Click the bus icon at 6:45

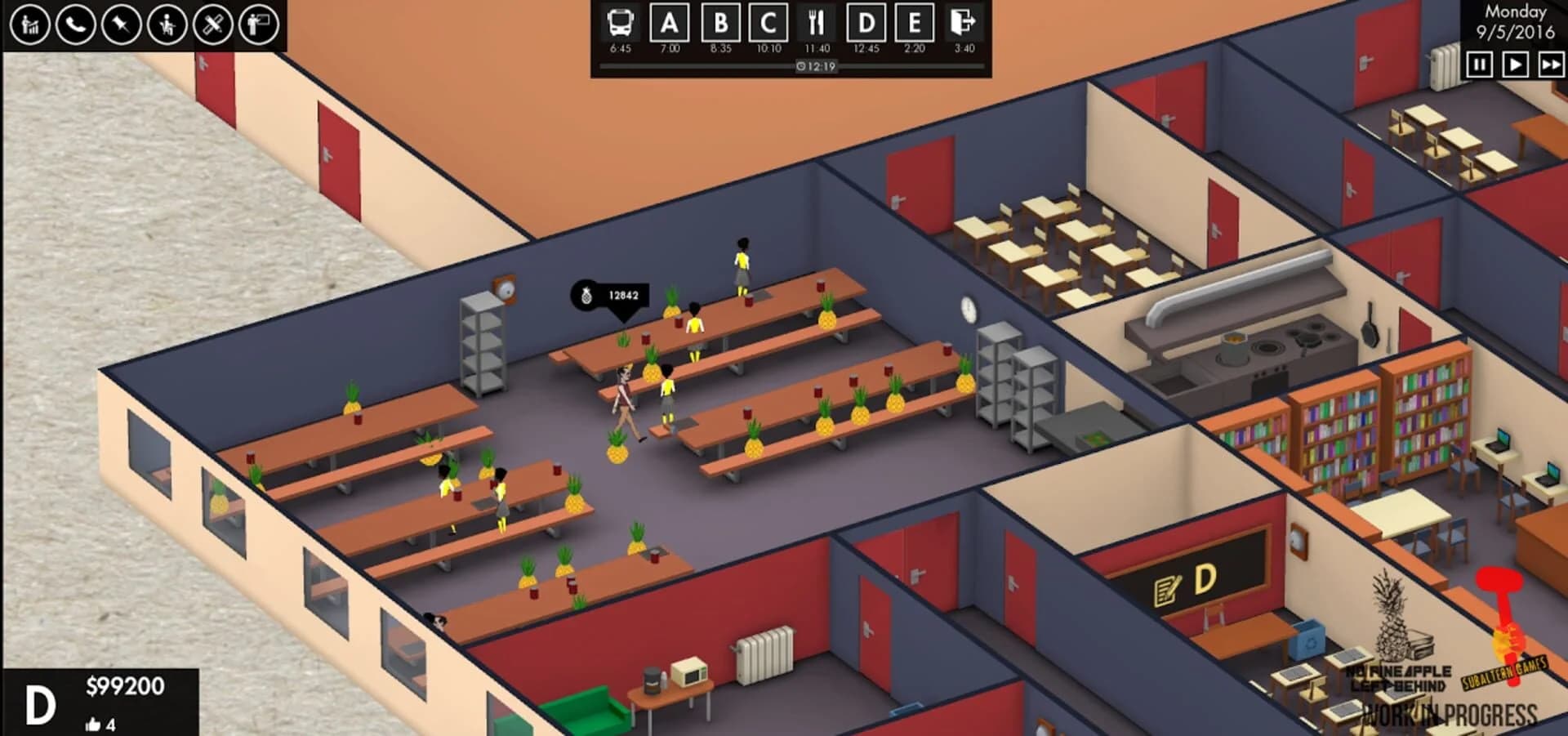coord(618,25)
